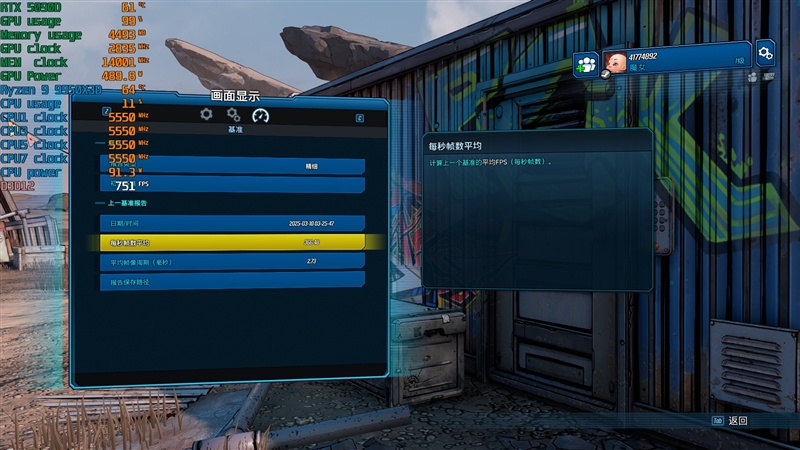
Task: Open the 报告保存路径 row
Action: [232, 281]
